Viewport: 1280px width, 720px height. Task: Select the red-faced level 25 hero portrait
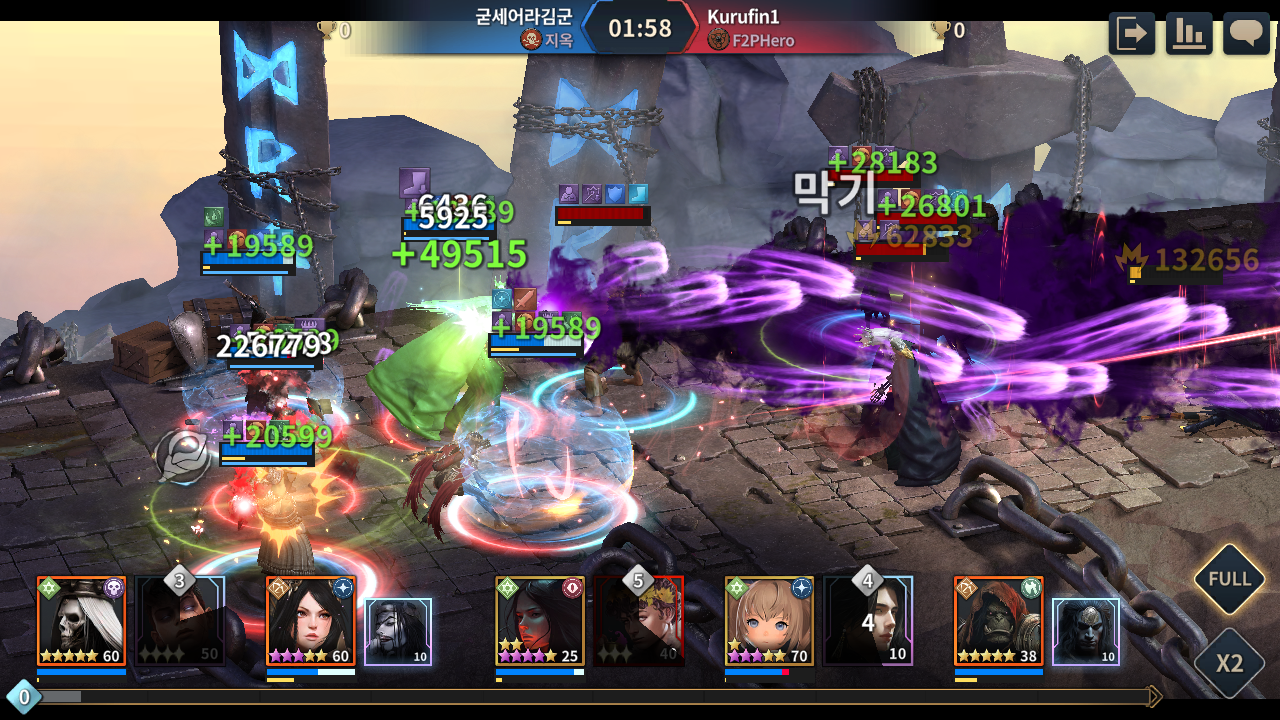pos(540,621)
